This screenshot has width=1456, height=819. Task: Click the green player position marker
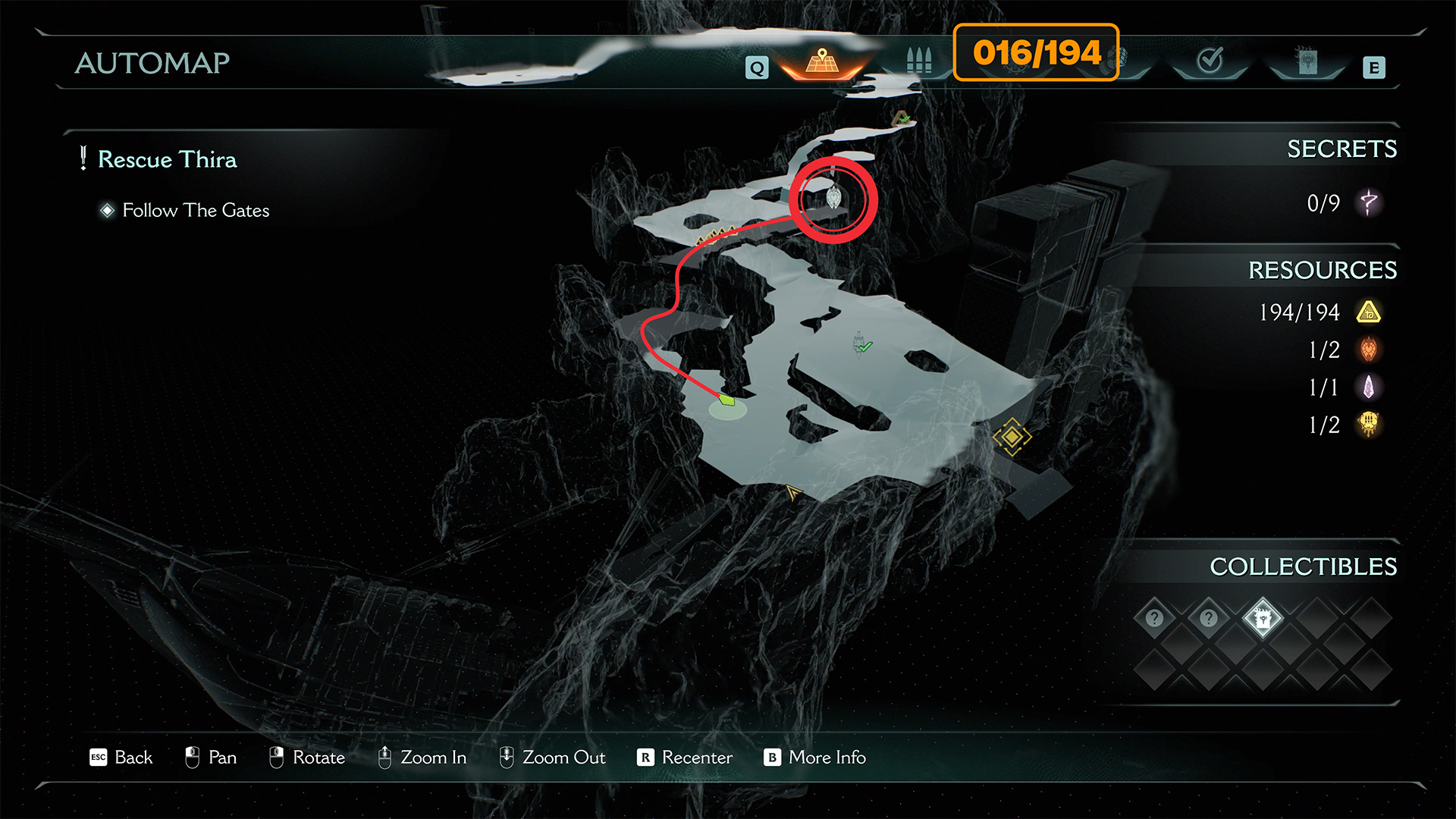[727, 400]
